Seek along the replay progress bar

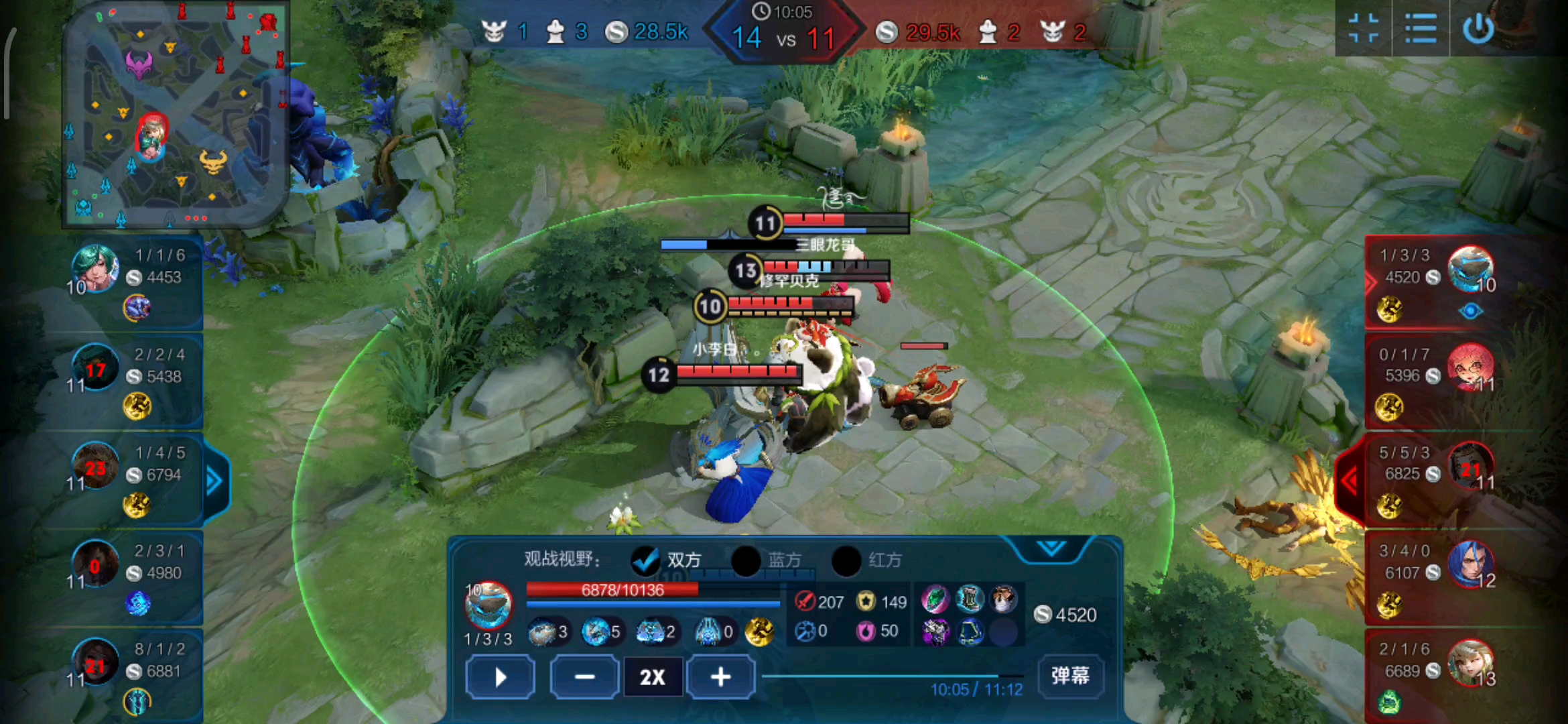(x=891, y=676)
